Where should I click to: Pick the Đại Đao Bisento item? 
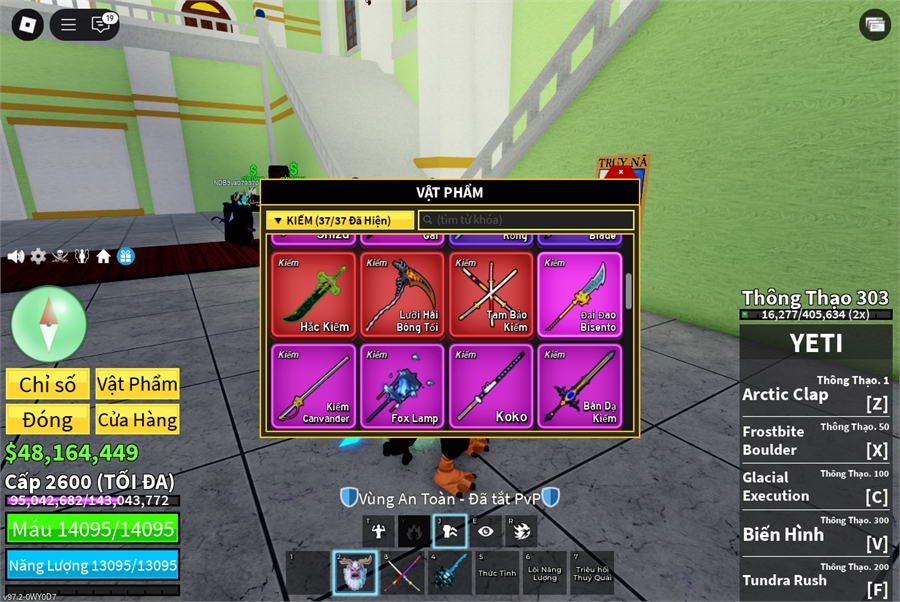tap(580, 294)
